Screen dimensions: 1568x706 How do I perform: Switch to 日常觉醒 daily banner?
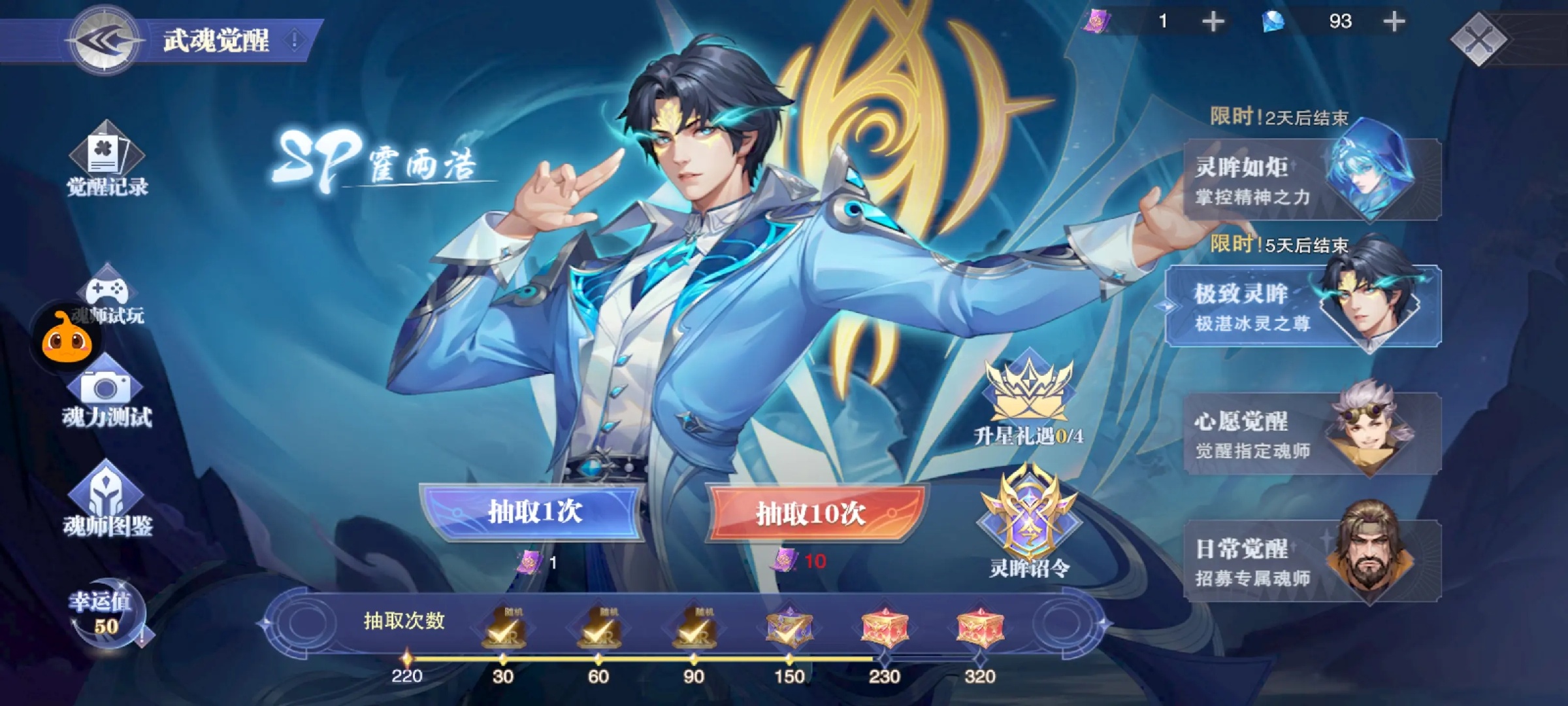pyautogui.click(x=1312, y=561)
